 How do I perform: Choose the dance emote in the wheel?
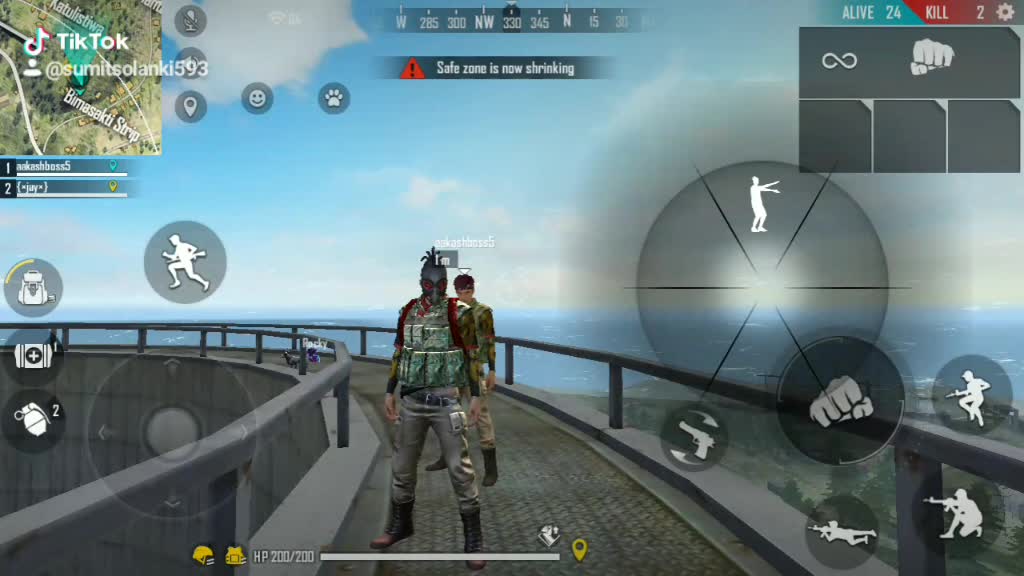tap(762, 204)
